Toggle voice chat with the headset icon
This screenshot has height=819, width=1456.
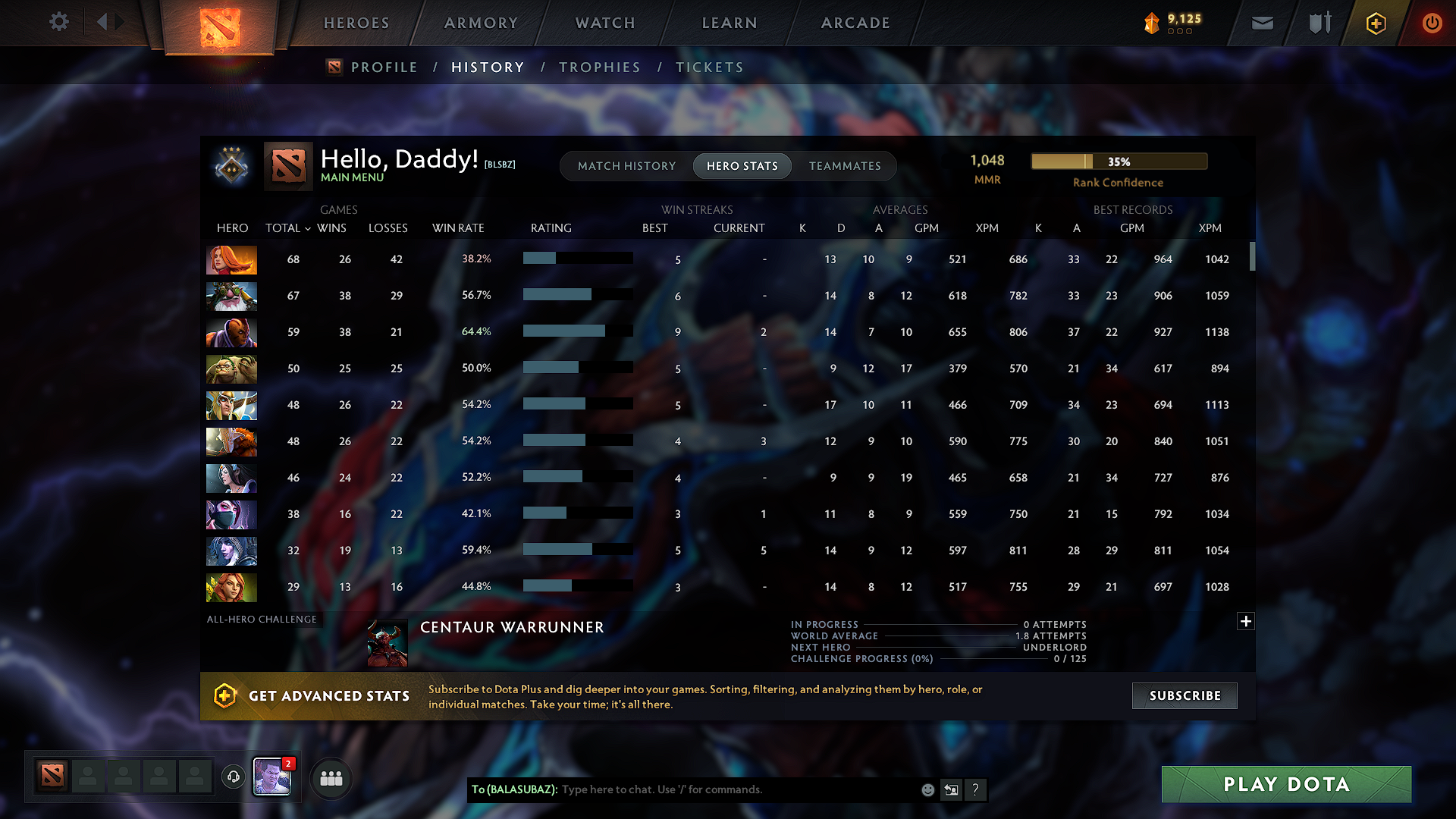[233, 777]
